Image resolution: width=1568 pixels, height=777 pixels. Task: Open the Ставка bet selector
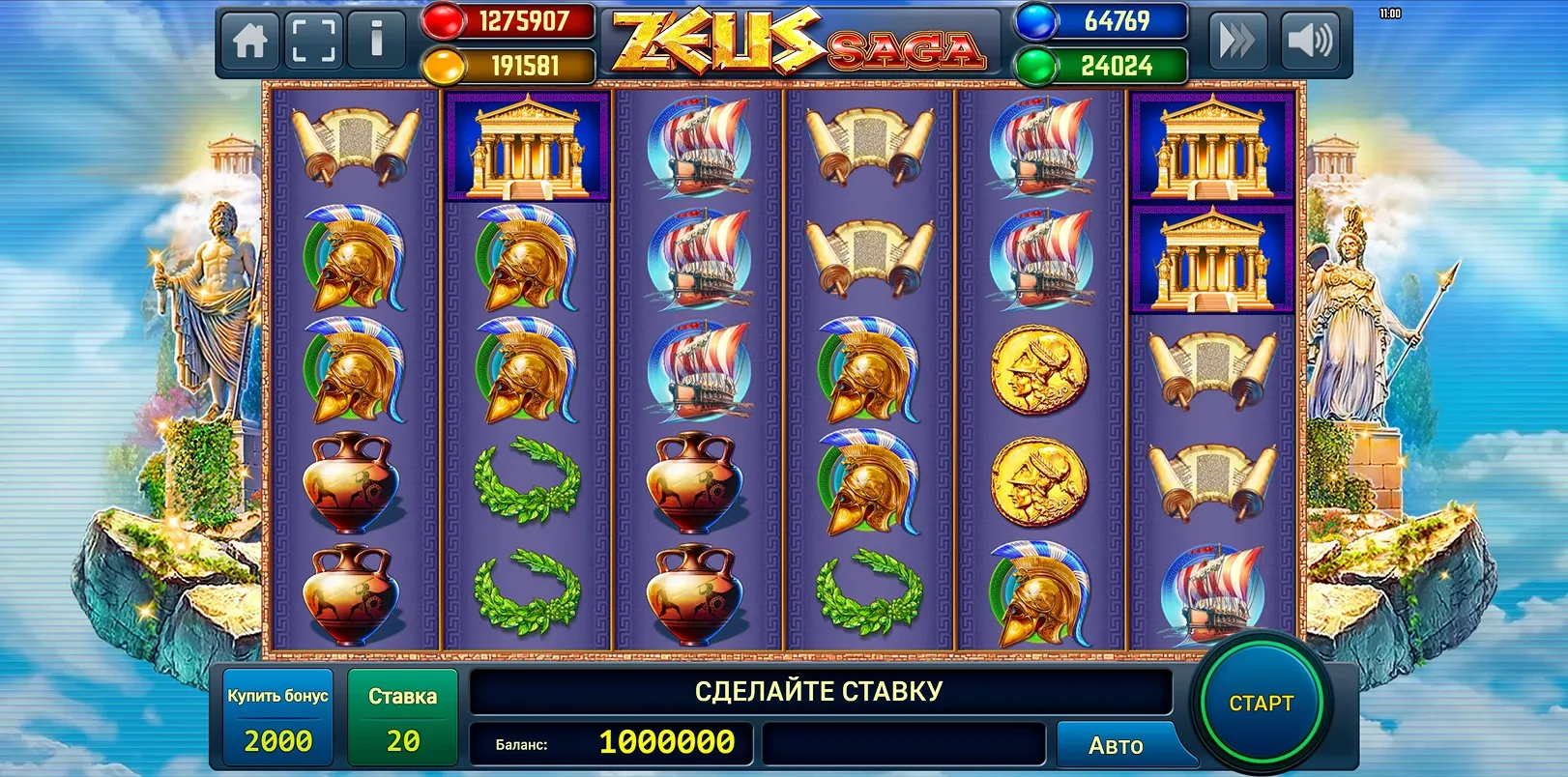tap(403, 715)
